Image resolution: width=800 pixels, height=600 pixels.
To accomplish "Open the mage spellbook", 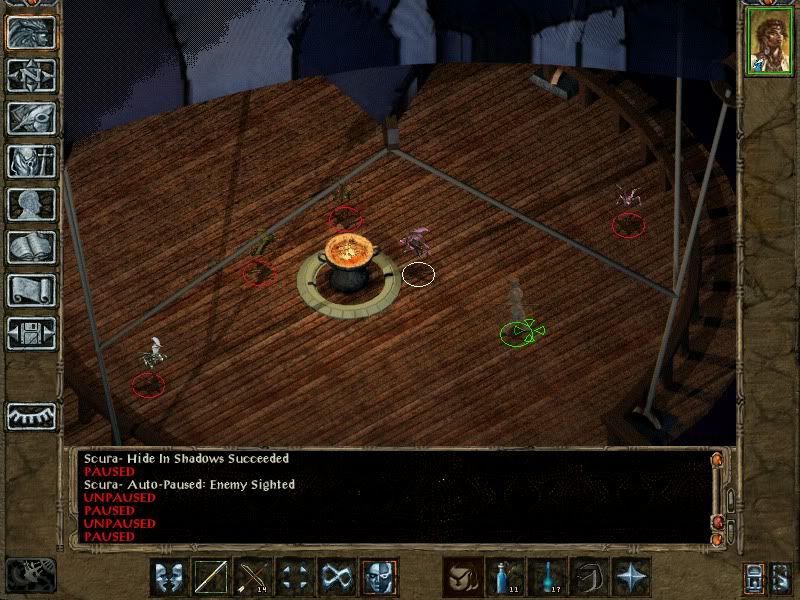I will point(31,247).
